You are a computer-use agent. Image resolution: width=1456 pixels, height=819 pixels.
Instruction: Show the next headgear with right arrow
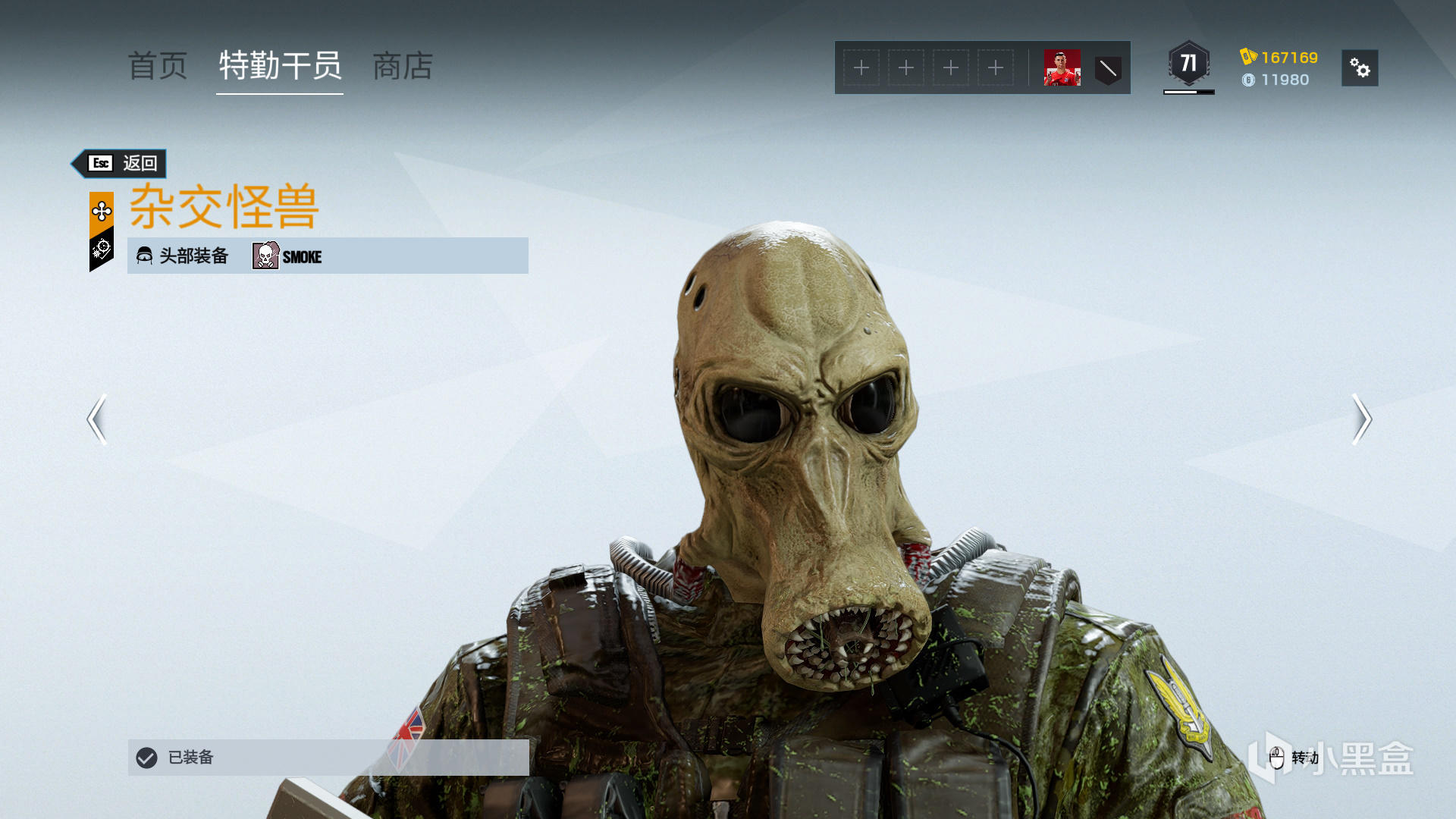(x=1361, y=419)
